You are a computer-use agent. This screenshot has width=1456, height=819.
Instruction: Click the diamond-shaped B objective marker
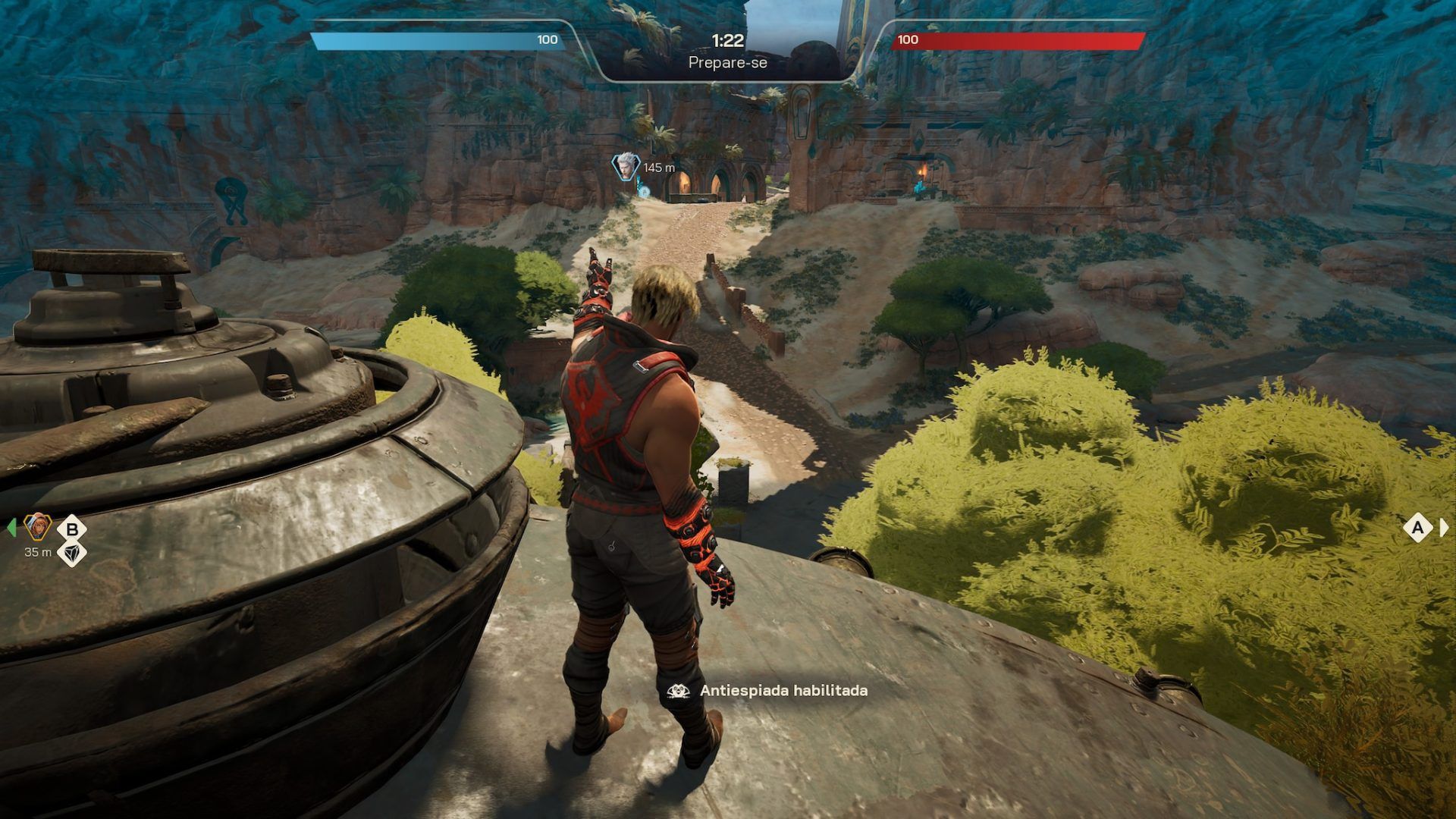tap(72, 527)
